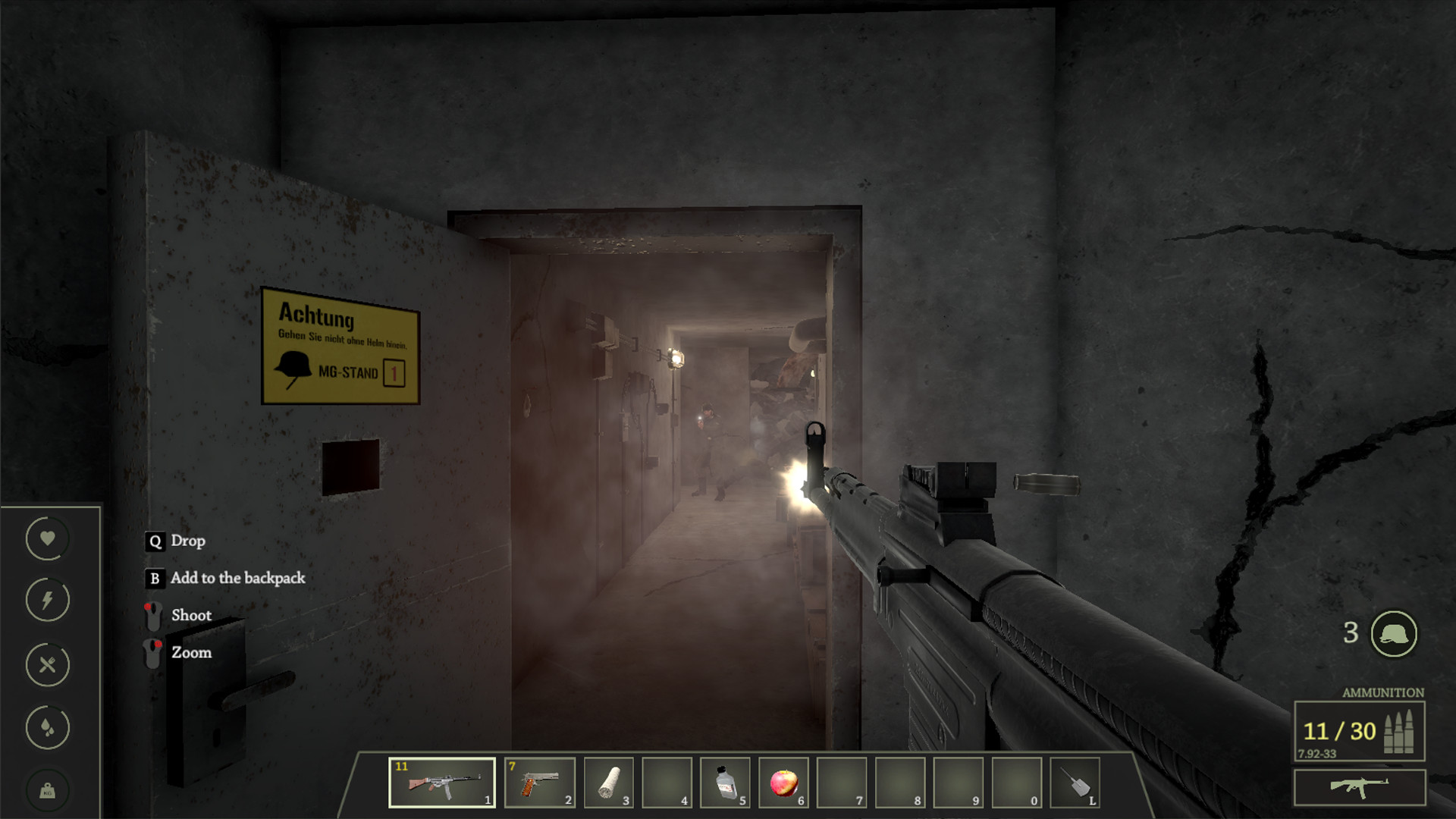Select the StG 44 in hotbar slot 1
The height and width of the screenshot is (819, 1456).
[442, 783]
